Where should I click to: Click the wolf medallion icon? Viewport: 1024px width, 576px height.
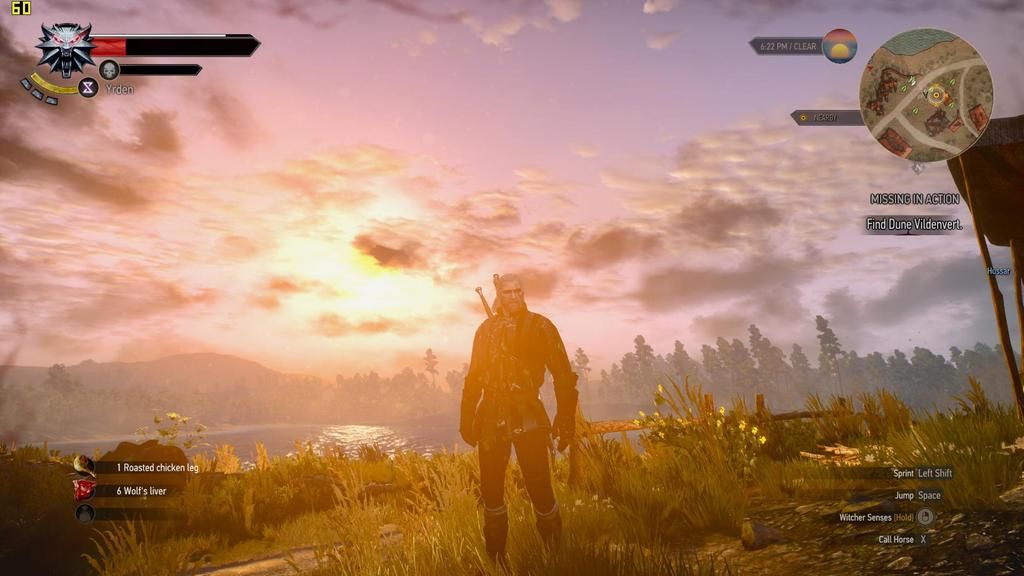tap(65, 48)
